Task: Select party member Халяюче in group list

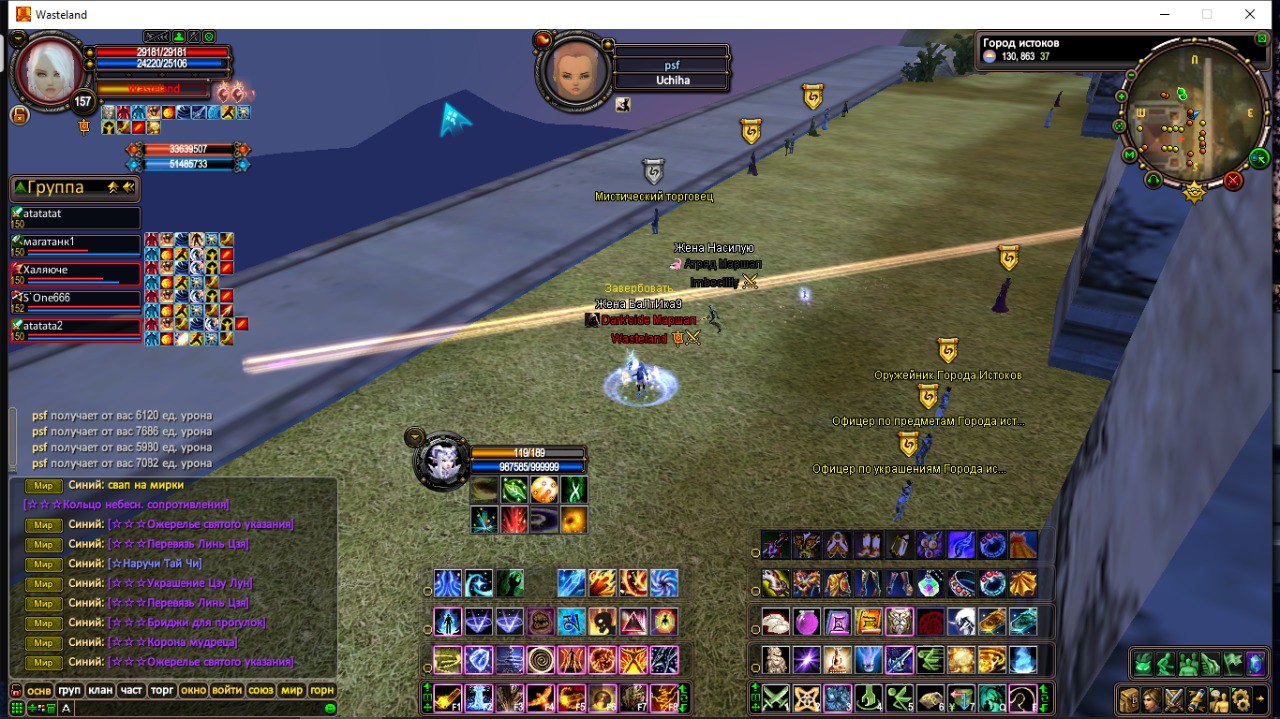Action: click(x=75, y=272)
